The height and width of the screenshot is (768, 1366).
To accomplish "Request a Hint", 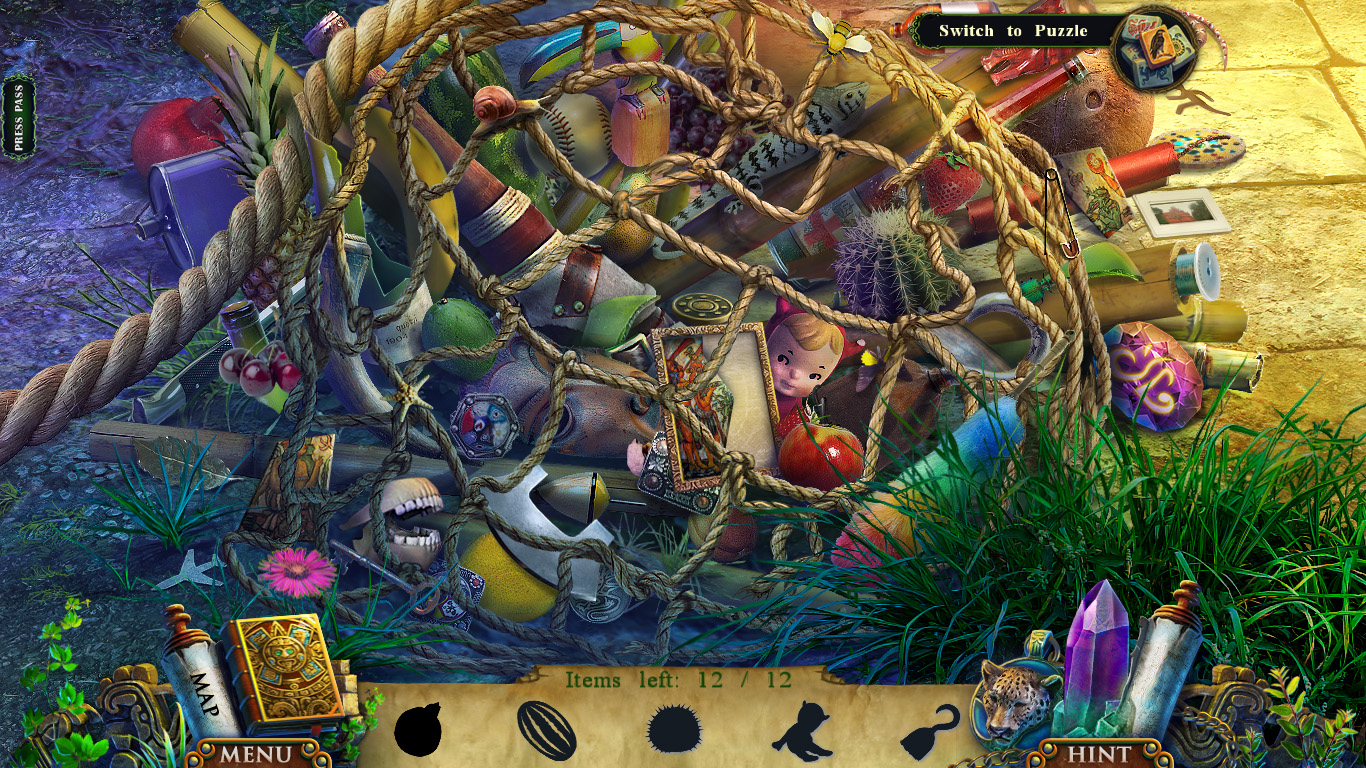I will tap(1099, 755).
